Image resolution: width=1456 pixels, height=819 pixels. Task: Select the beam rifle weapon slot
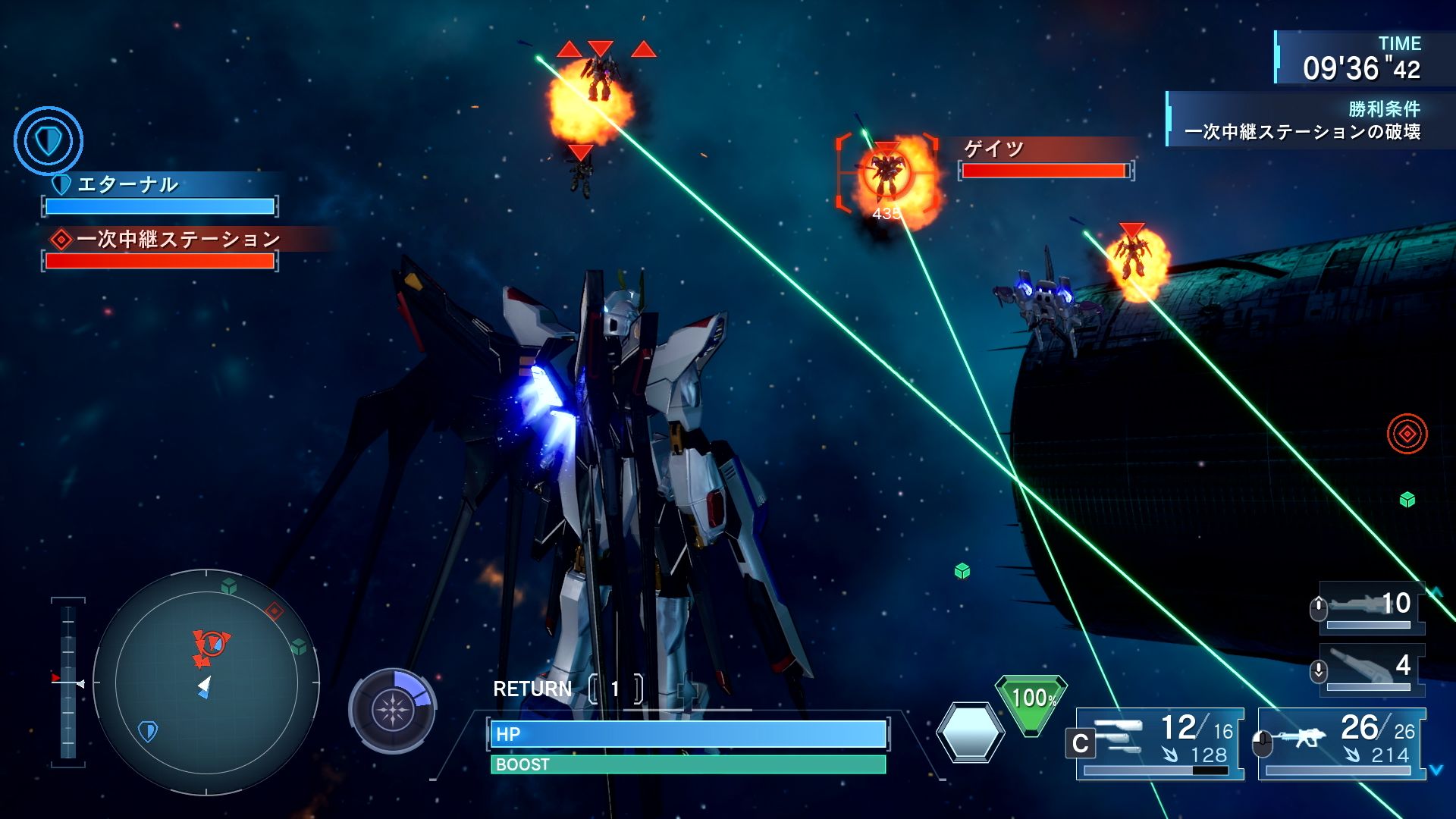[x=1341, y=743]
